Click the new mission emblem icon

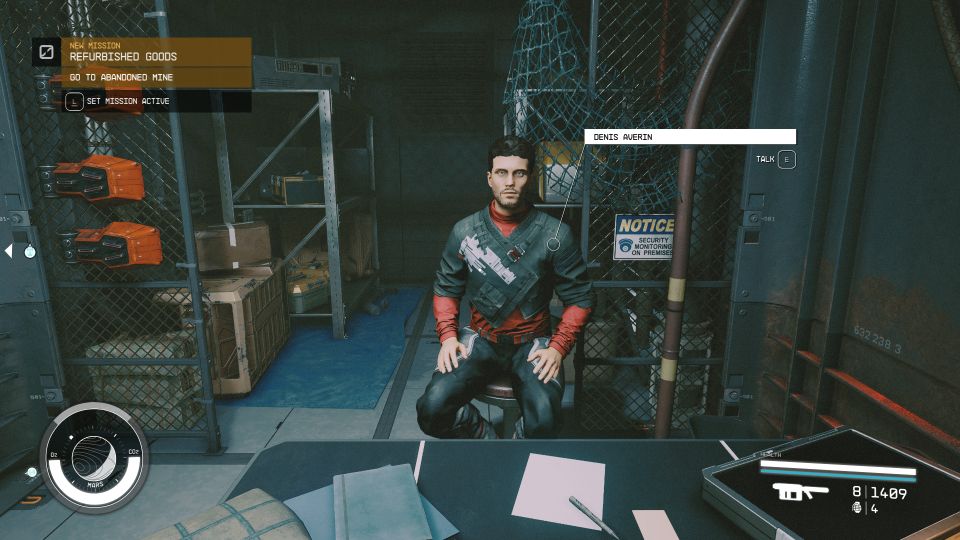pyautogui.click(x=46, y=51)
